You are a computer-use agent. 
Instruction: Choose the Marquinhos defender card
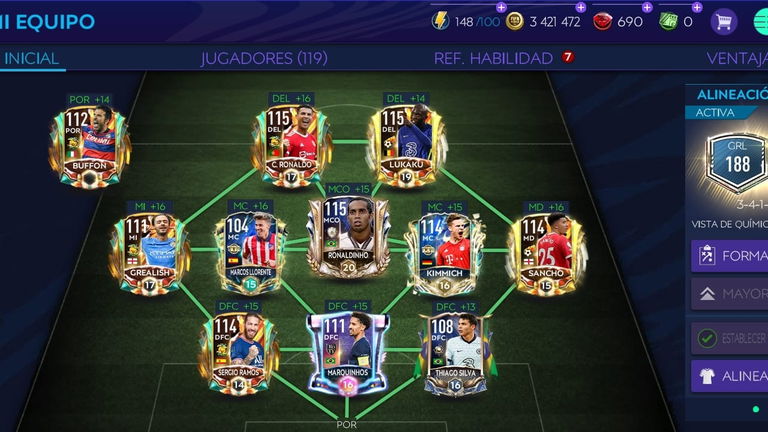coord(347,353)
